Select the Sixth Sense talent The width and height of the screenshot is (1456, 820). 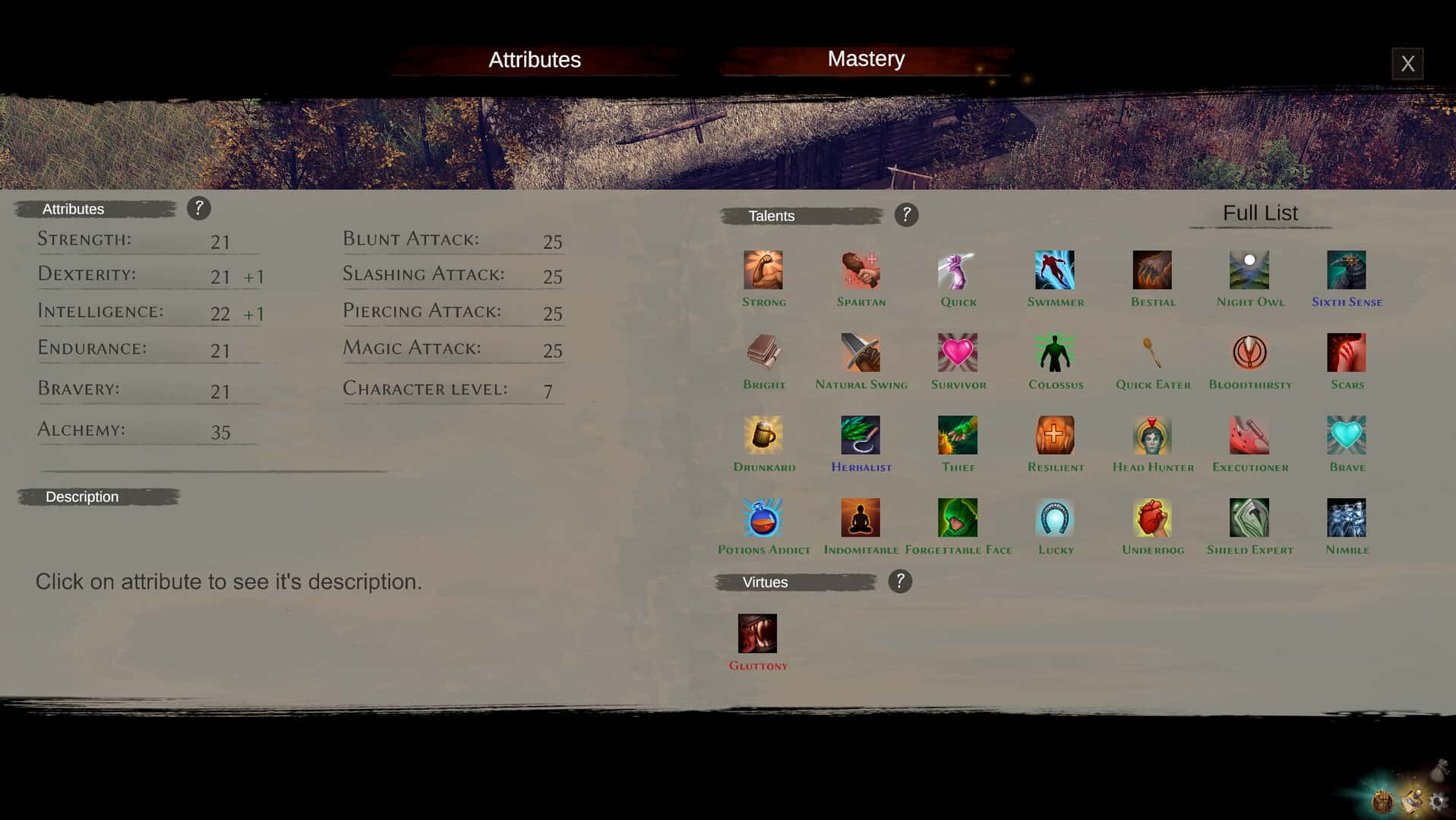coord(1346,270)
